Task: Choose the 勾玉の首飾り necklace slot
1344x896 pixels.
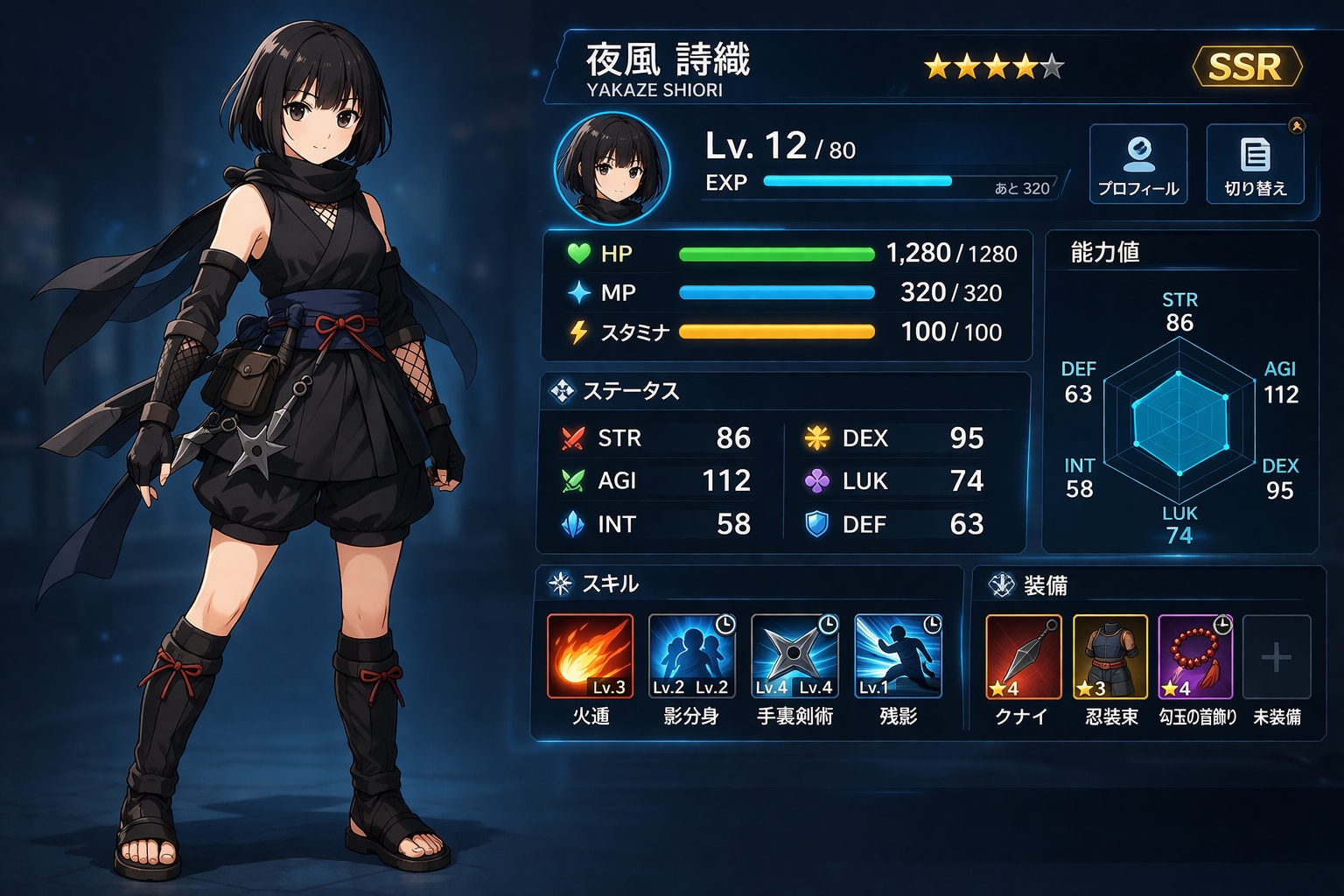Action: coord(1195,656)
